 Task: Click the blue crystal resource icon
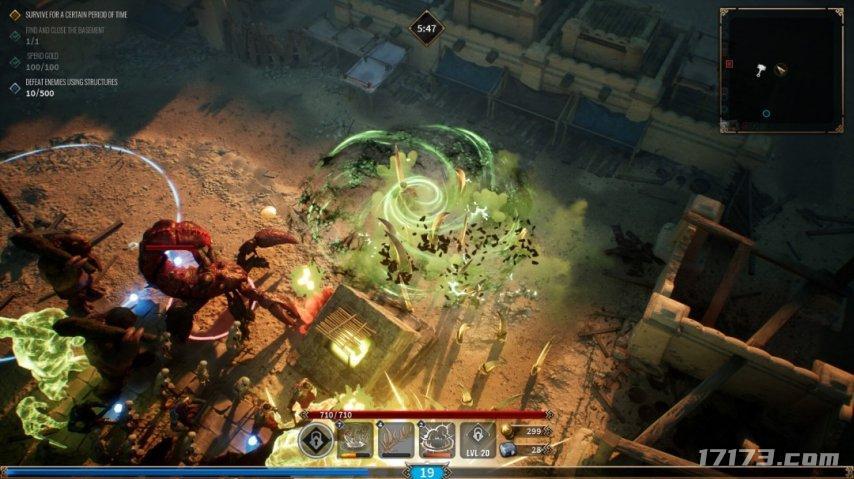pyautogui.click(x=507, y=450)
